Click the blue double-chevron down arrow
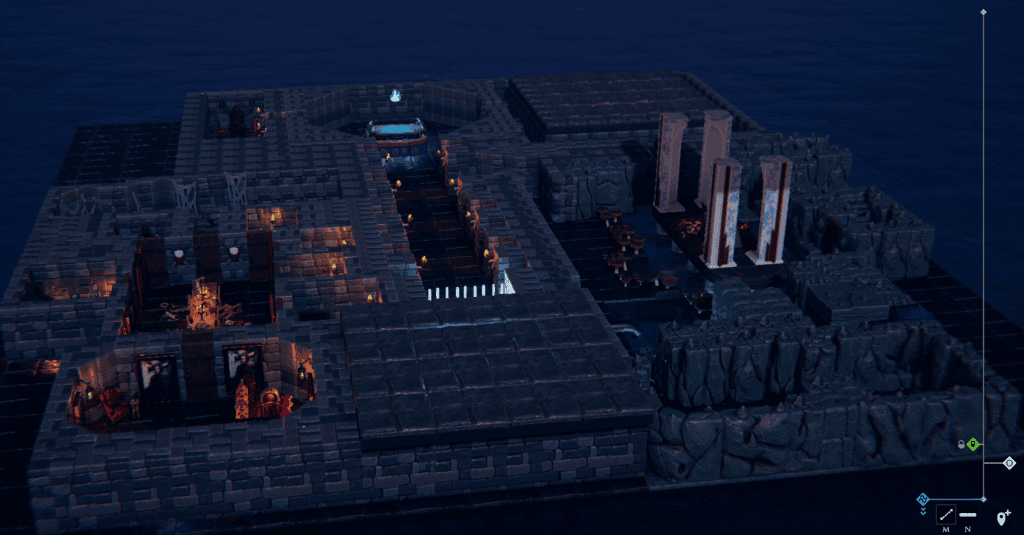Viewport: 1024px width, 535px height. click(x=923, y=511)
